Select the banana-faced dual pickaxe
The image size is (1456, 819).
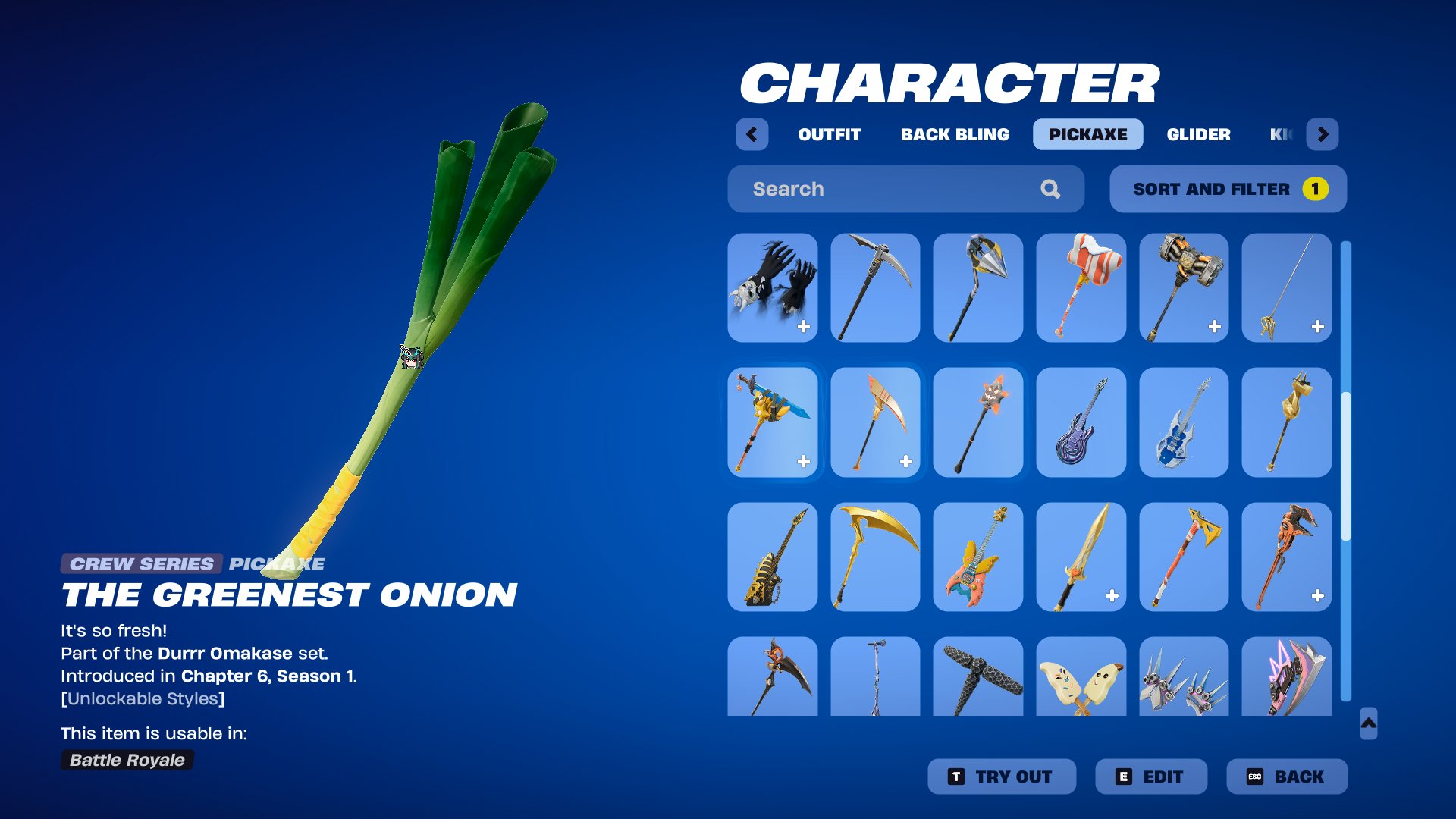coord(1081,676)
